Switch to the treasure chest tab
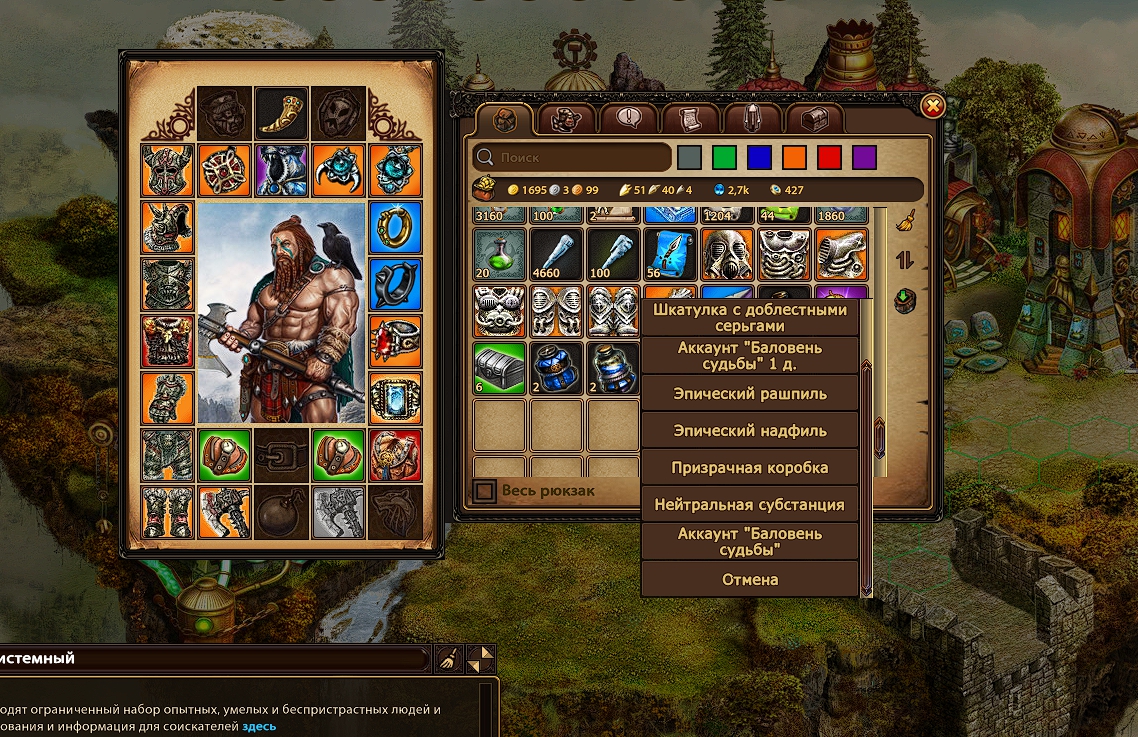1138x737 pixels. click(816, 120)
